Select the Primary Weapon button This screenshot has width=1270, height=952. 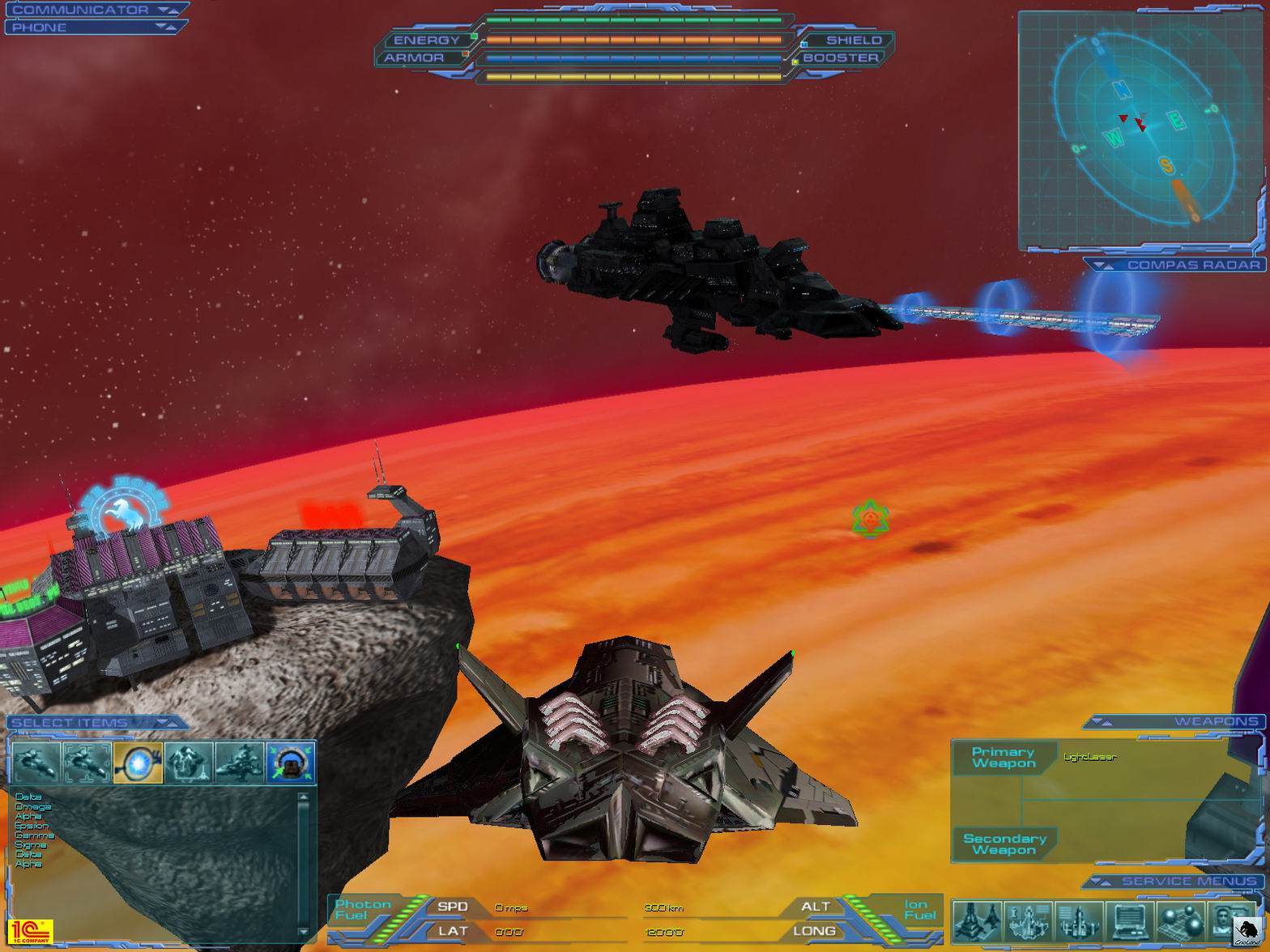(1004, 758)
